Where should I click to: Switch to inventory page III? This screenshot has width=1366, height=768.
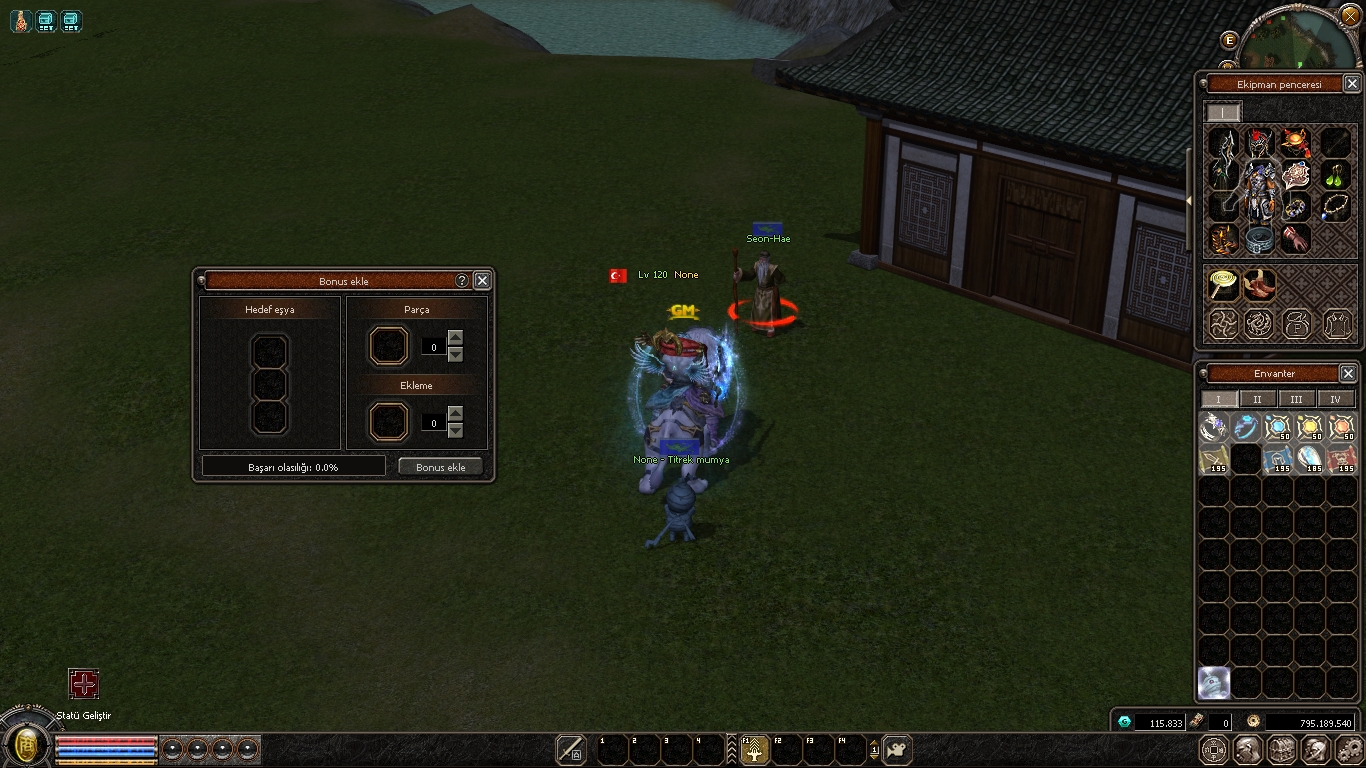pyautogui.click(x=1296, y=399)
